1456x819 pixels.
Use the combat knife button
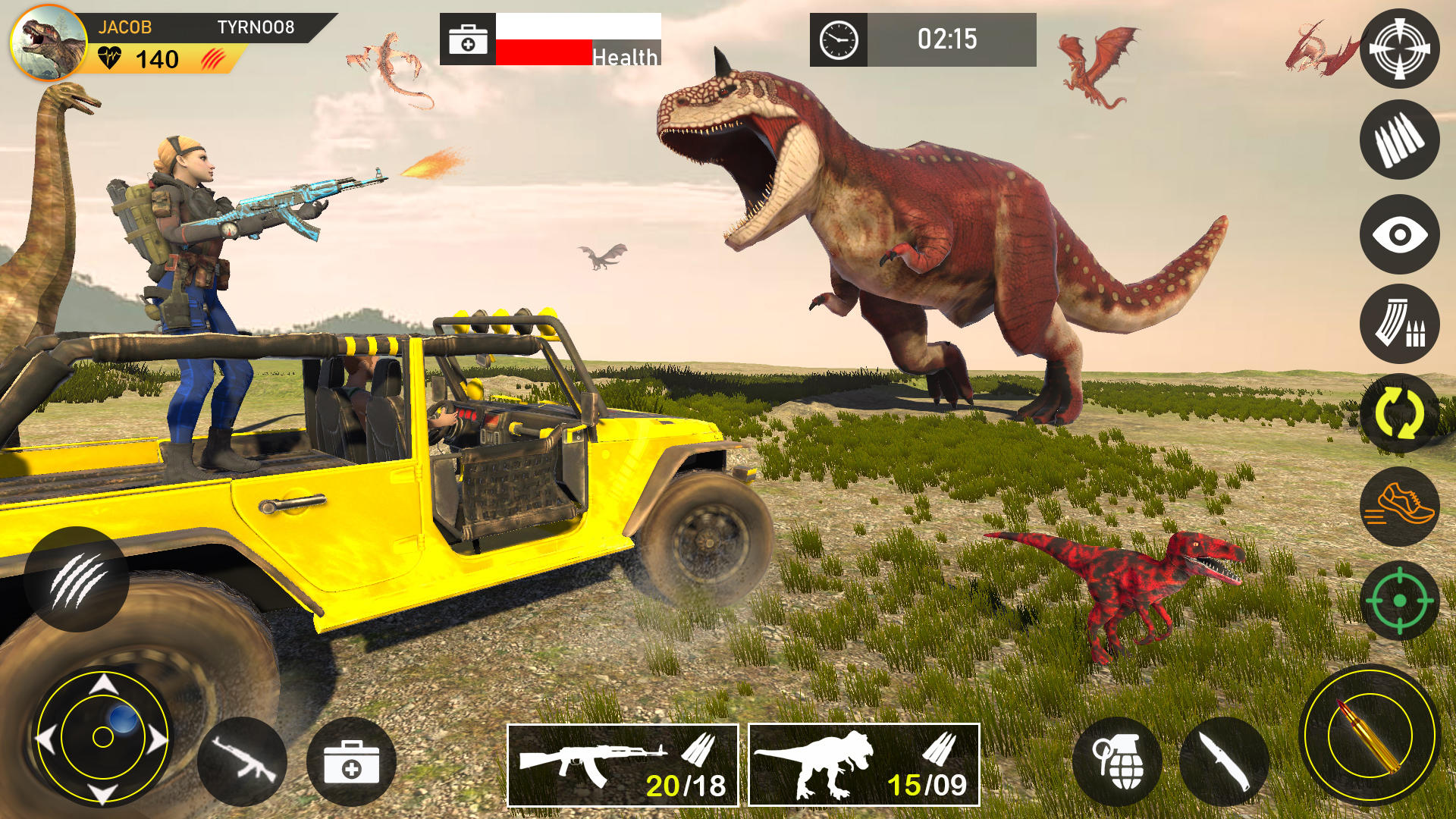(1223, 761)
